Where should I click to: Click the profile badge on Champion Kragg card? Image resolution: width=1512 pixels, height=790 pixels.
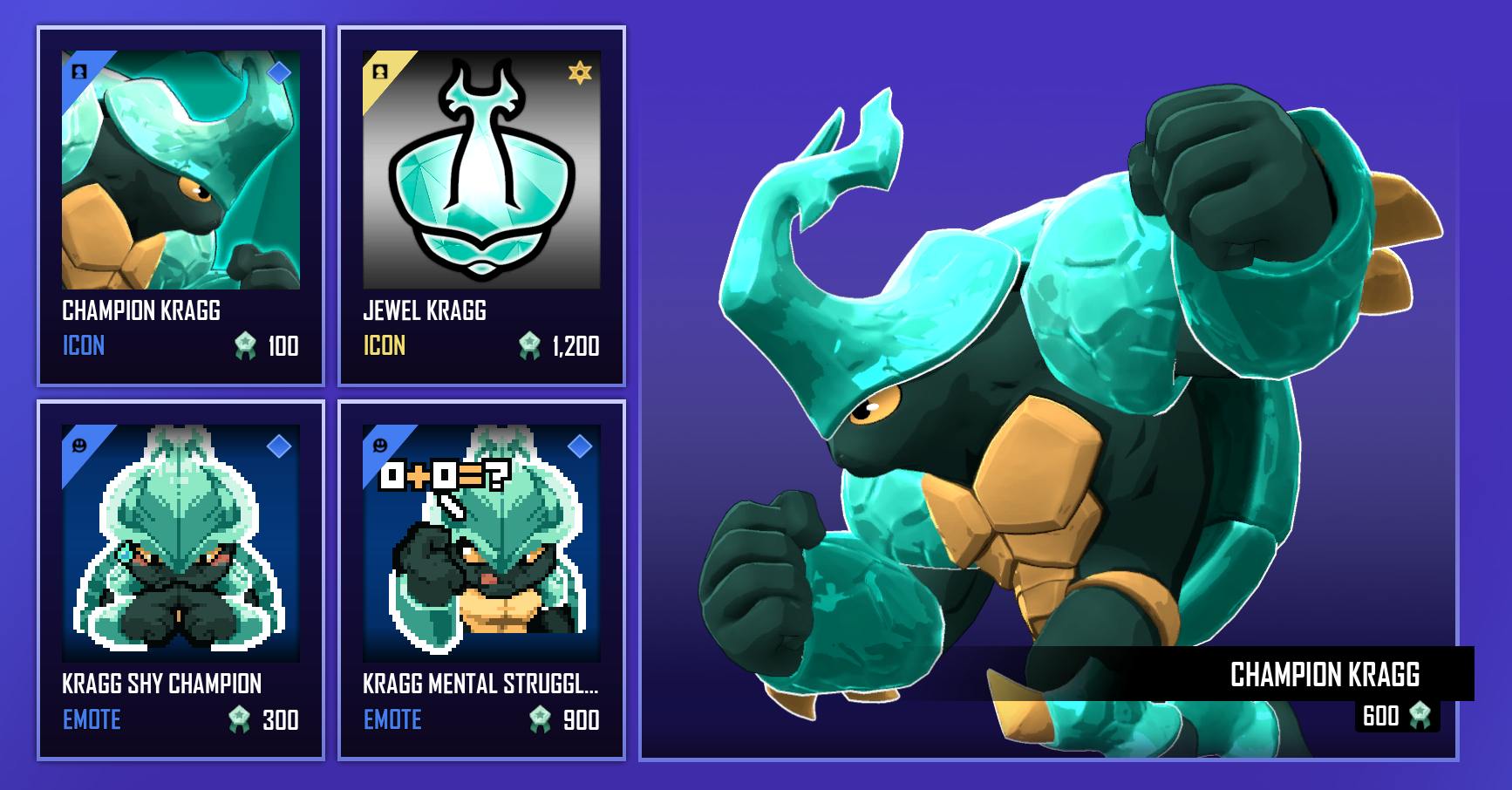pos(79,72)
